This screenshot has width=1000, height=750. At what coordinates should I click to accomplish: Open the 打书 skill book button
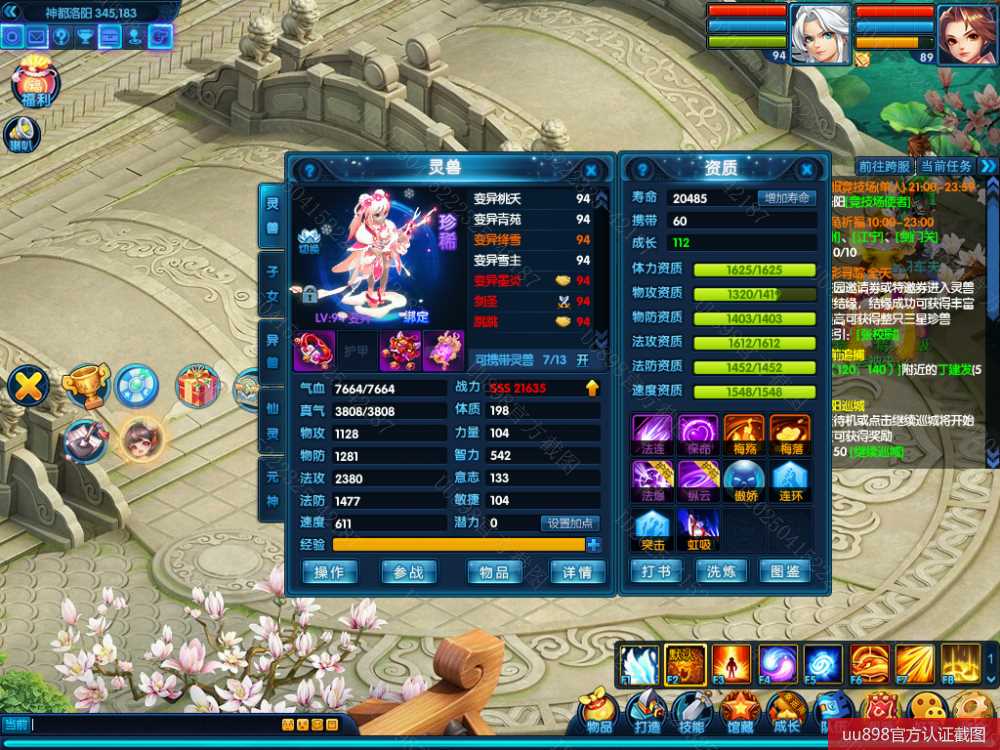click(x=657, y=571)
